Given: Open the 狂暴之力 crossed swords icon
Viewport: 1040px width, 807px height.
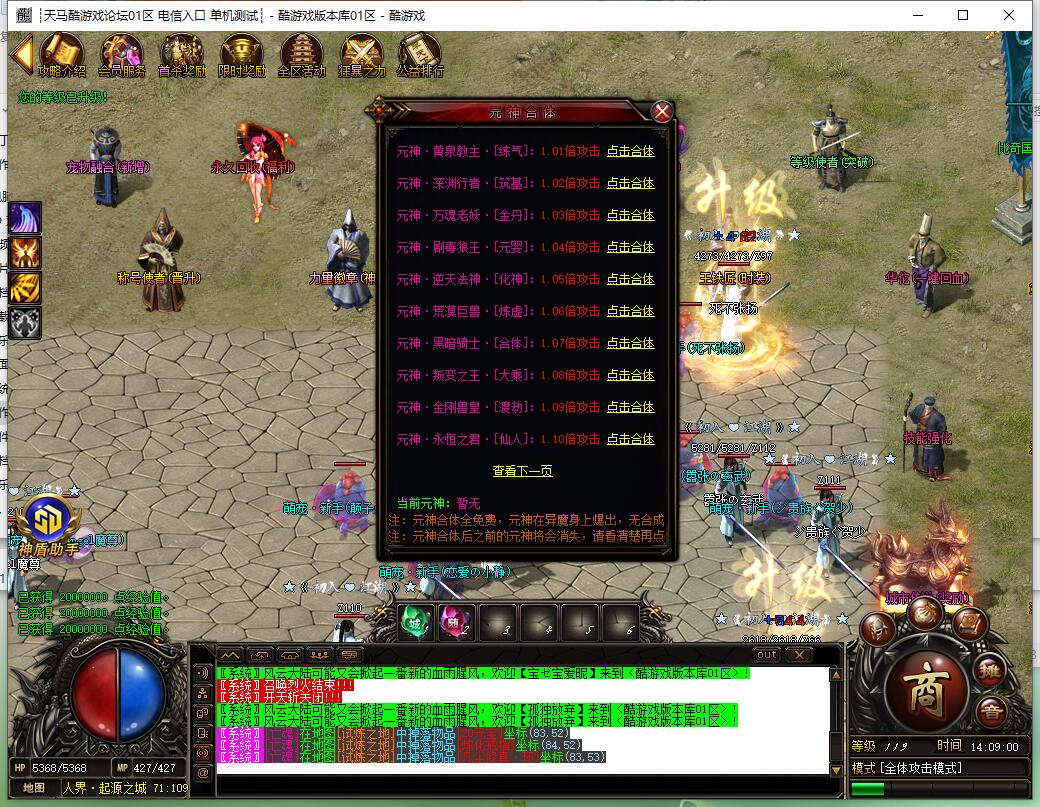Looking at the screenshot, I should pyautogui.click(x=361, y=54).
